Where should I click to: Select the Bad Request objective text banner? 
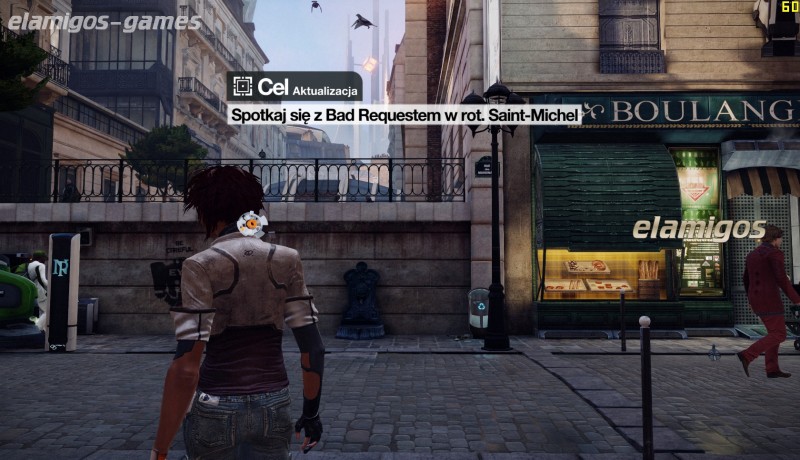click(x=405, y=116)
